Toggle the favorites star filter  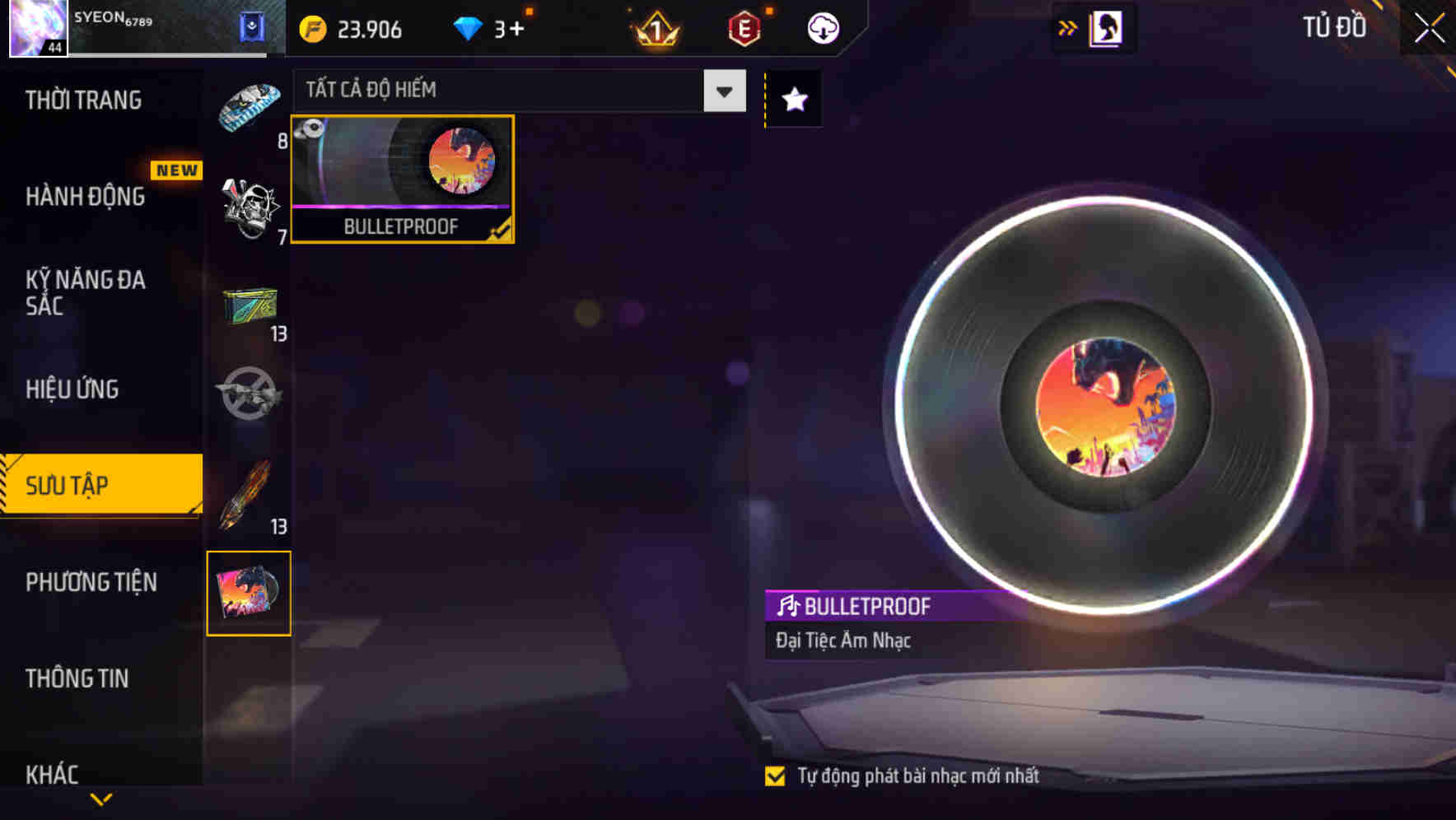point(792,100)
